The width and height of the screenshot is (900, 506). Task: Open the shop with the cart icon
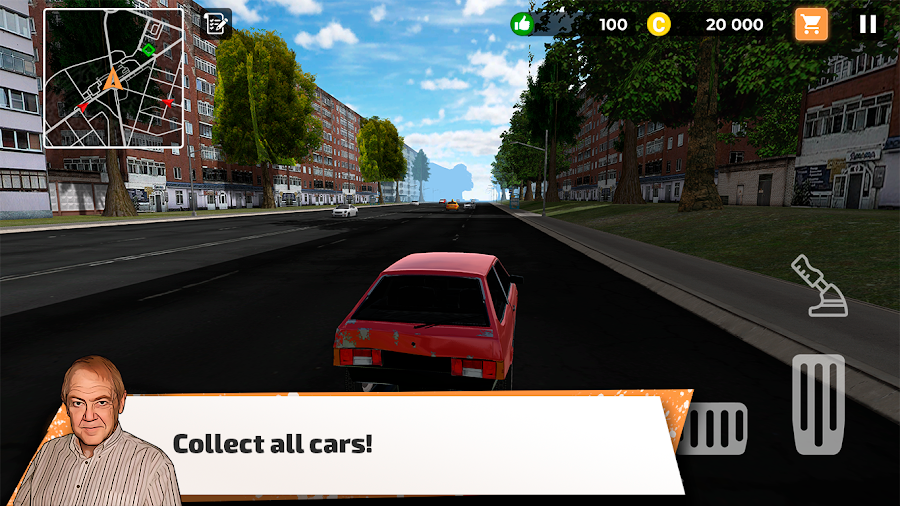click(x=811, y=24)
